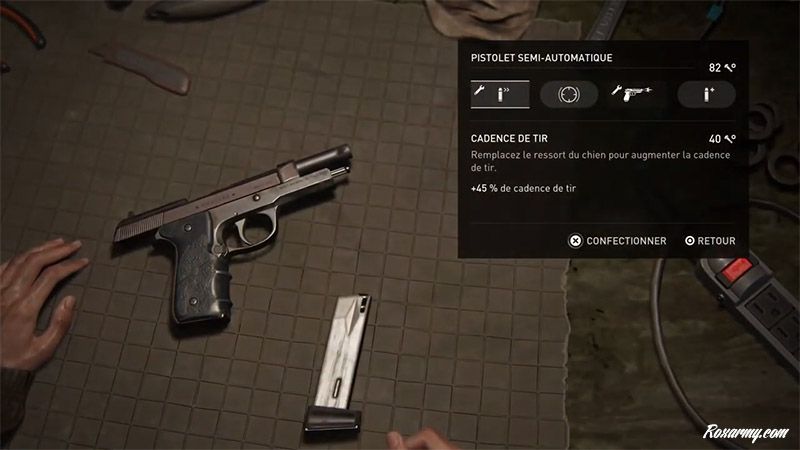The width and height of the screenshot is (800, 450).
Task: Select the fire rate upgrade slot
Action: [x=499, y=94]
